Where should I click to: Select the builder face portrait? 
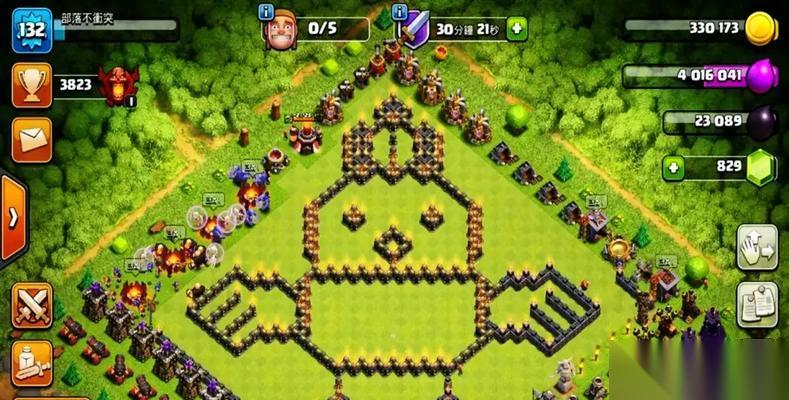(280, 30)
